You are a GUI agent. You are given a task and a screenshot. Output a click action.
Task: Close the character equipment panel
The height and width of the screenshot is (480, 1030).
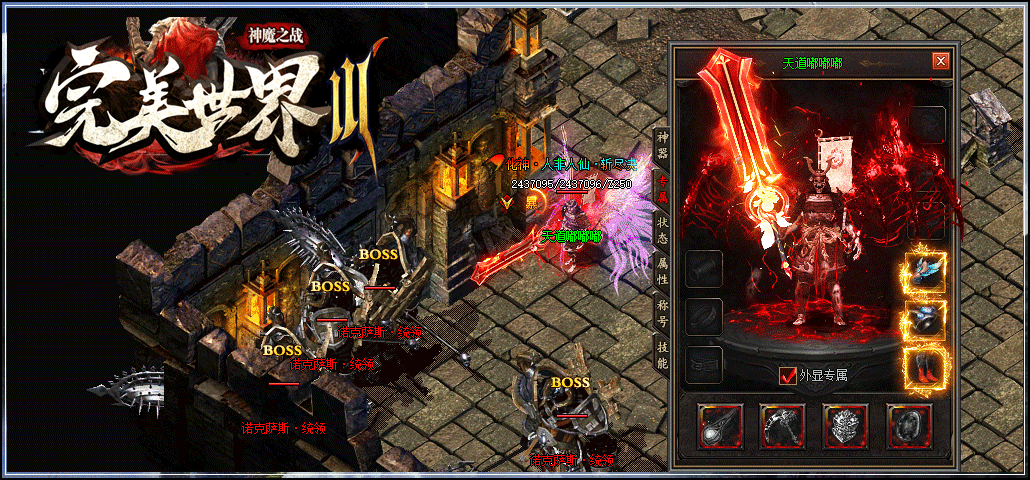pyautogui.click(x=940, y=61)
